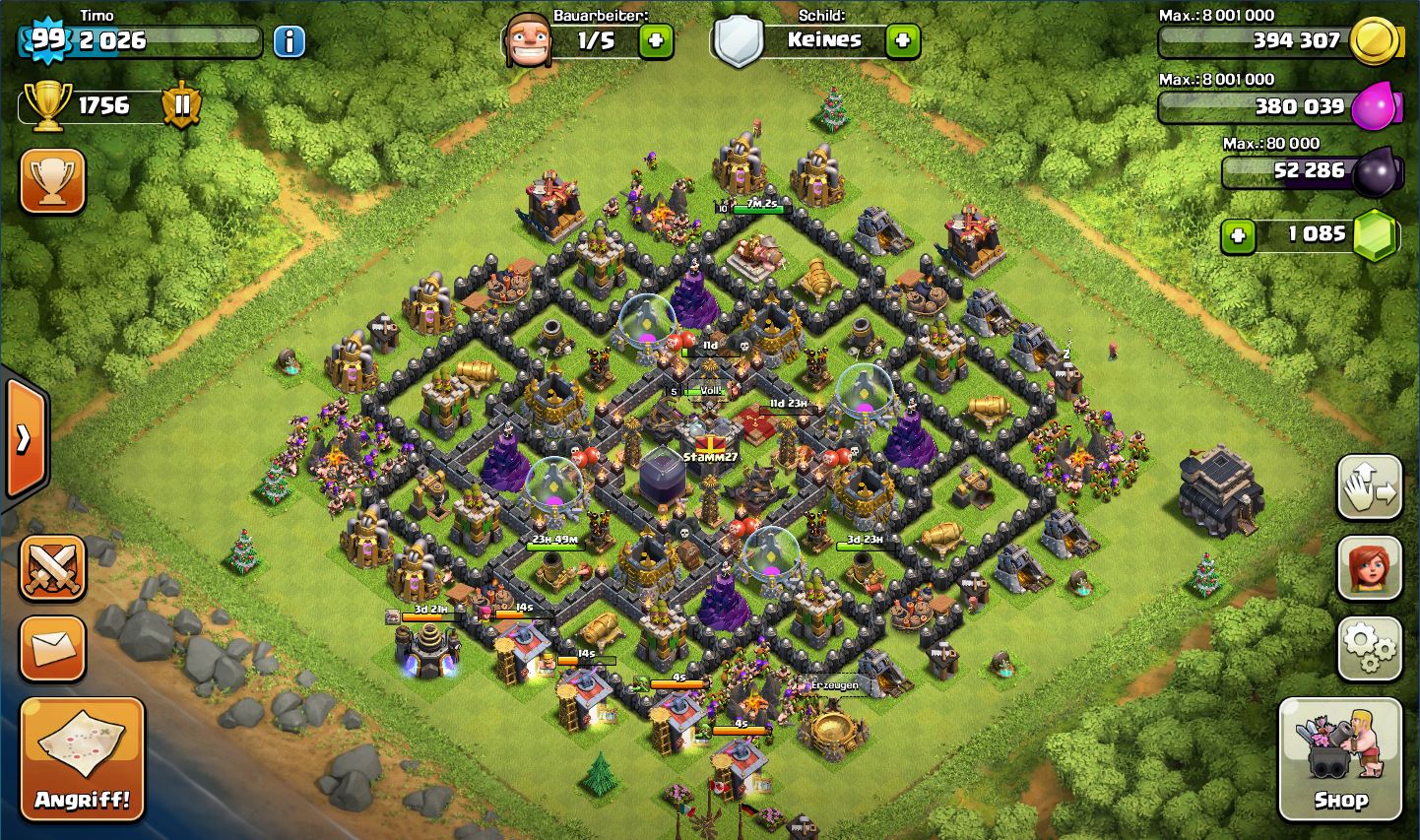The height and width of the screenshot is (840, 1420).
Task: Activate the layout edit hand button
Action: click(x=1369, y=486)
